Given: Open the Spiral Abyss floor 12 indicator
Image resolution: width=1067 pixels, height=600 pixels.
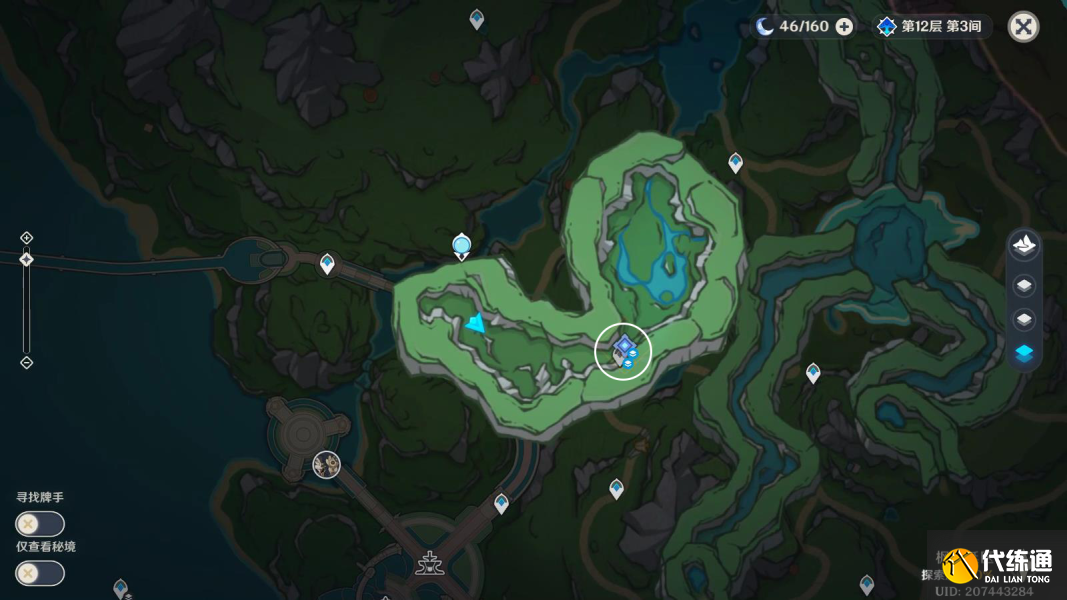Looking at the screenshot, I should pos(929,27).
